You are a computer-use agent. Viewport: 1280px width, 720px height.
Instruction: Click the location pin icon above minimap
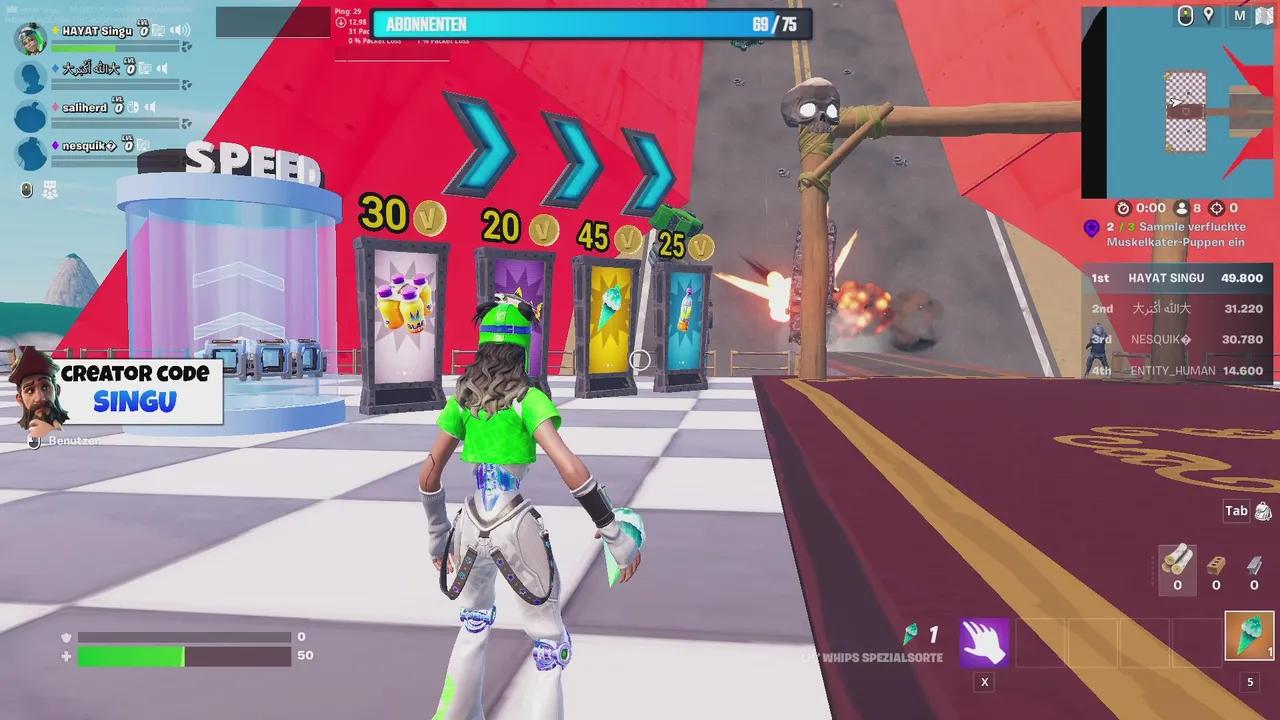pos(1208,16)
